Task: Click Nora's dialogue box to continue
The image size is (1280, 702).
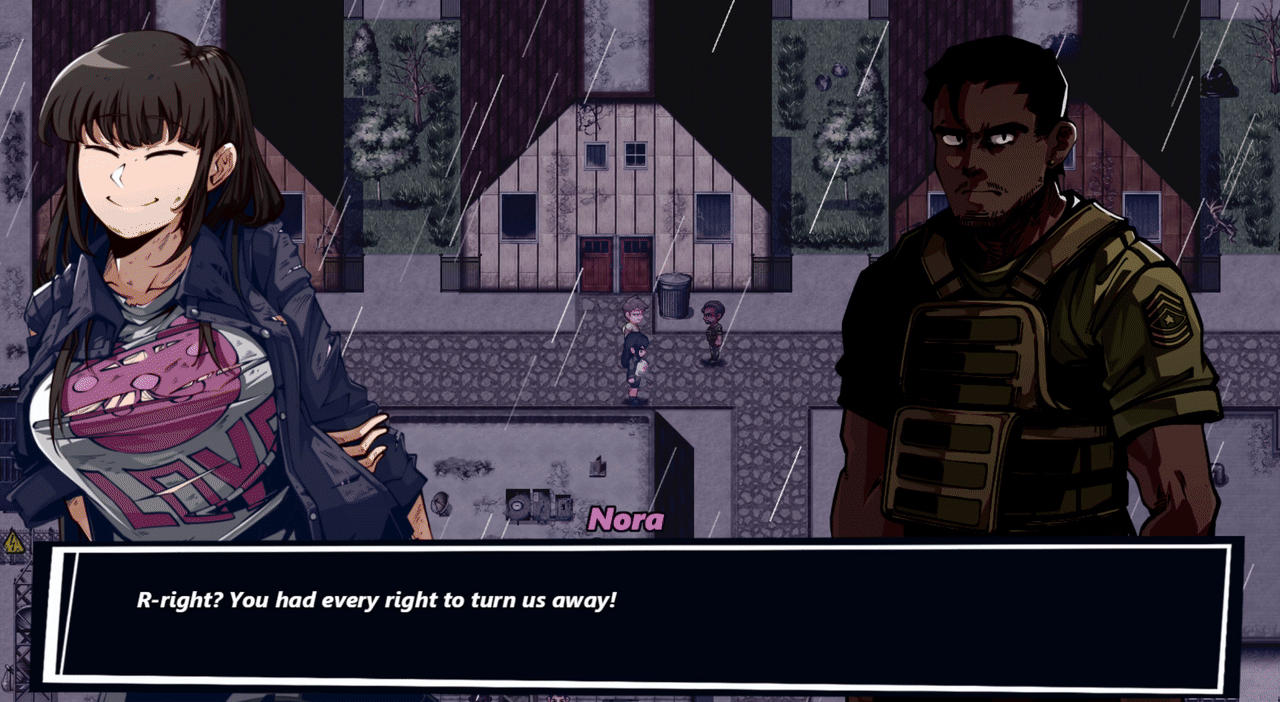Action: [640, 615]
